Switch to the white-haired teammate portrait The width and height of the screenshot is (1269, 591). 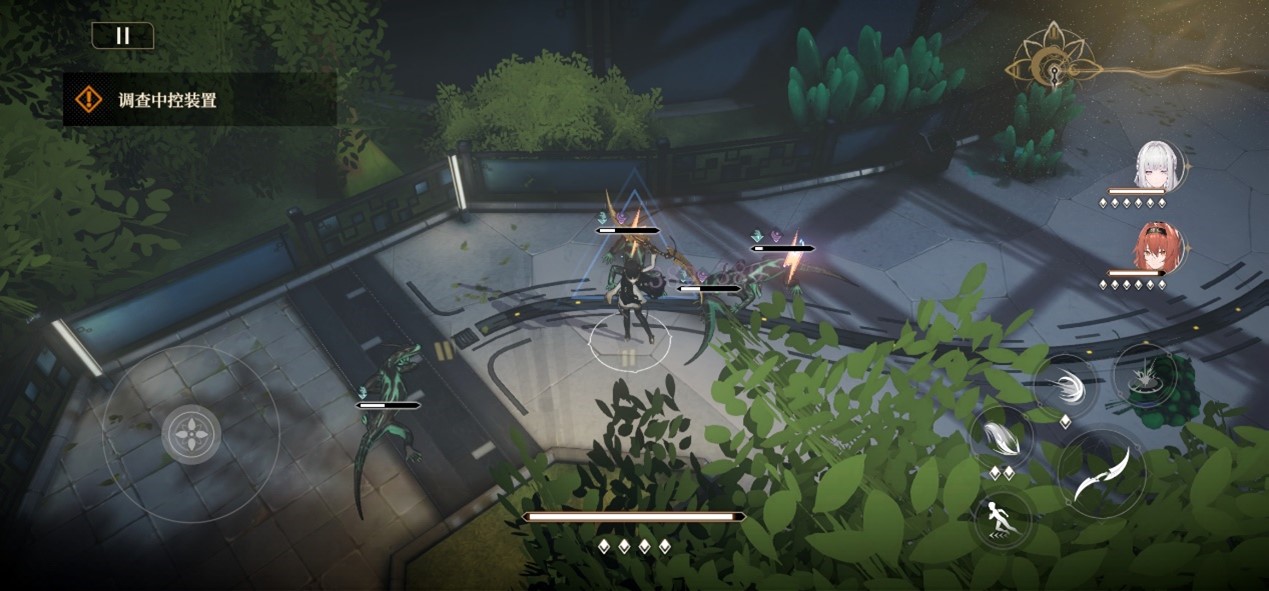(1160, 166)
